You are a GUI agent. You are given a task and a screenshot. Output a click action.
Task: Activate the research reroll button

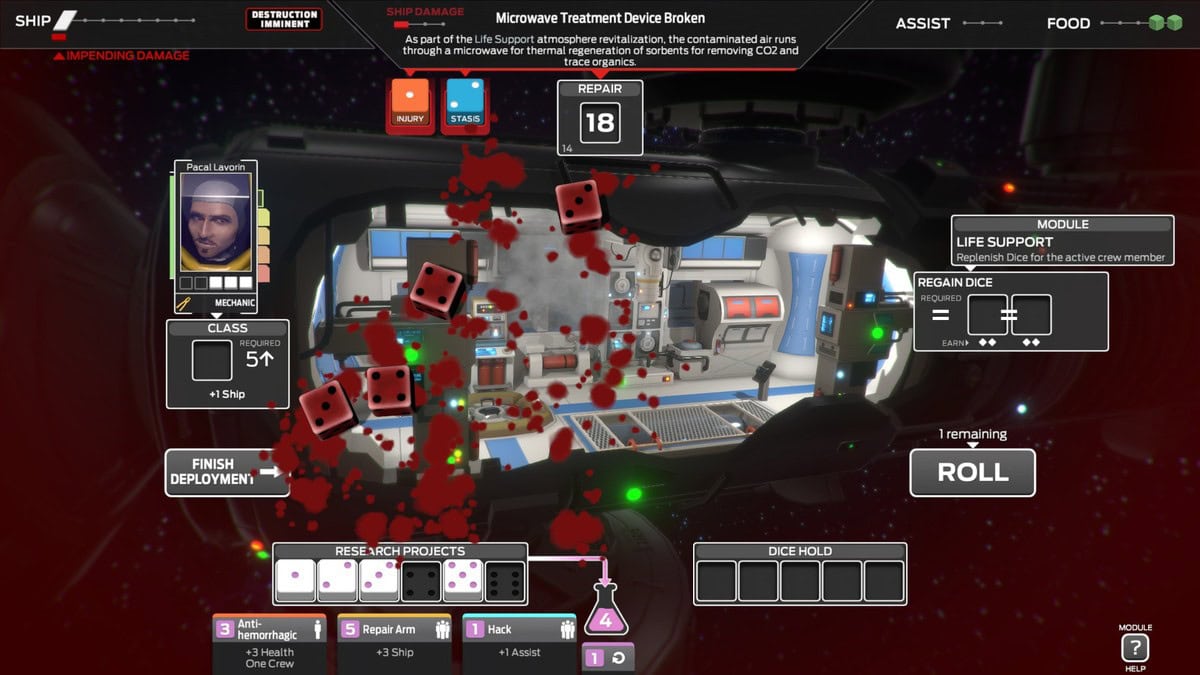click(608, 659)
